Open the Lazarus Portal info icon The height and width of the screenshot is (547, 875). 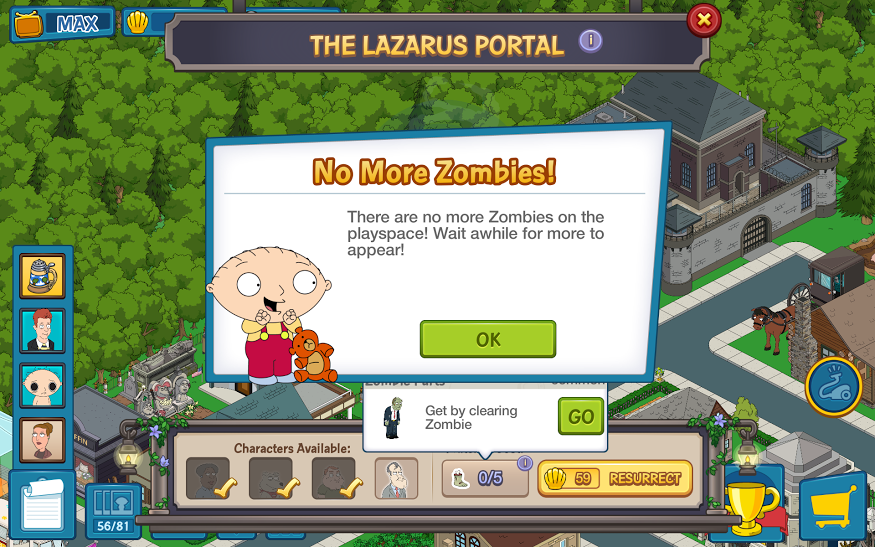point(591,41)
